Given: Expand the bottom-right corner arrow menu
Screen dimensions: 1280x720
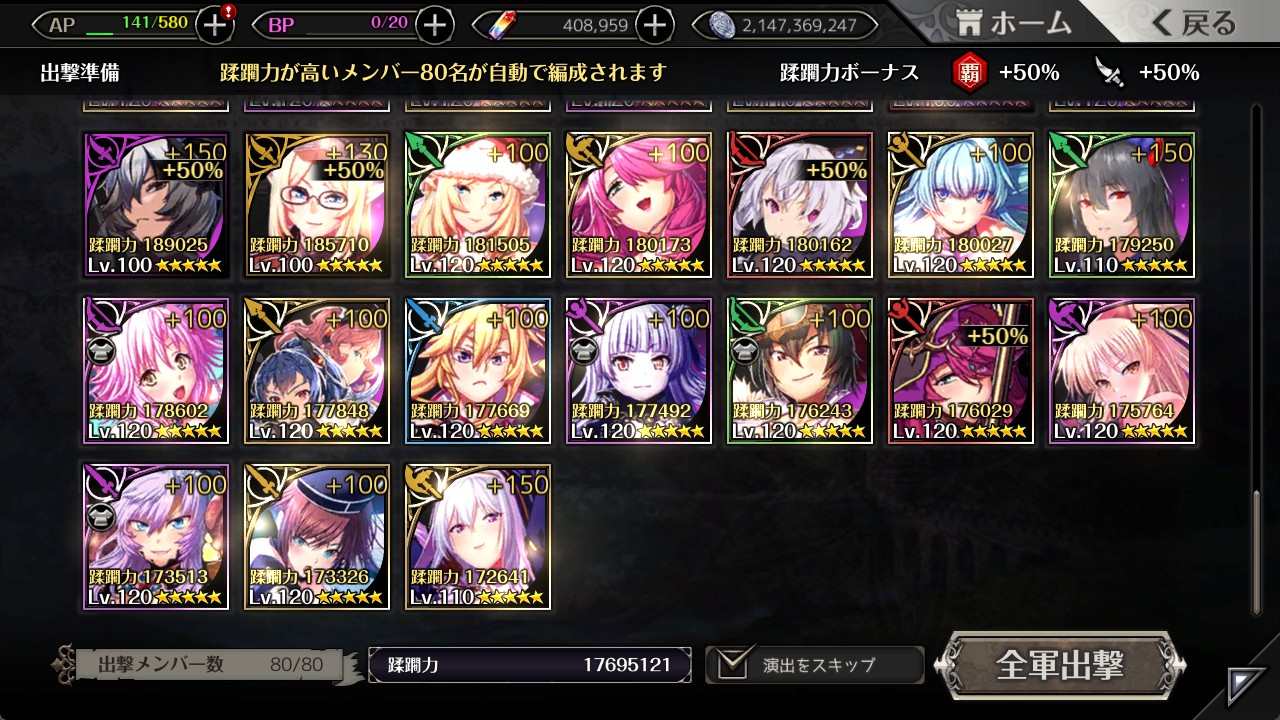Looking at the screenshot, I should coord(1247,686).
